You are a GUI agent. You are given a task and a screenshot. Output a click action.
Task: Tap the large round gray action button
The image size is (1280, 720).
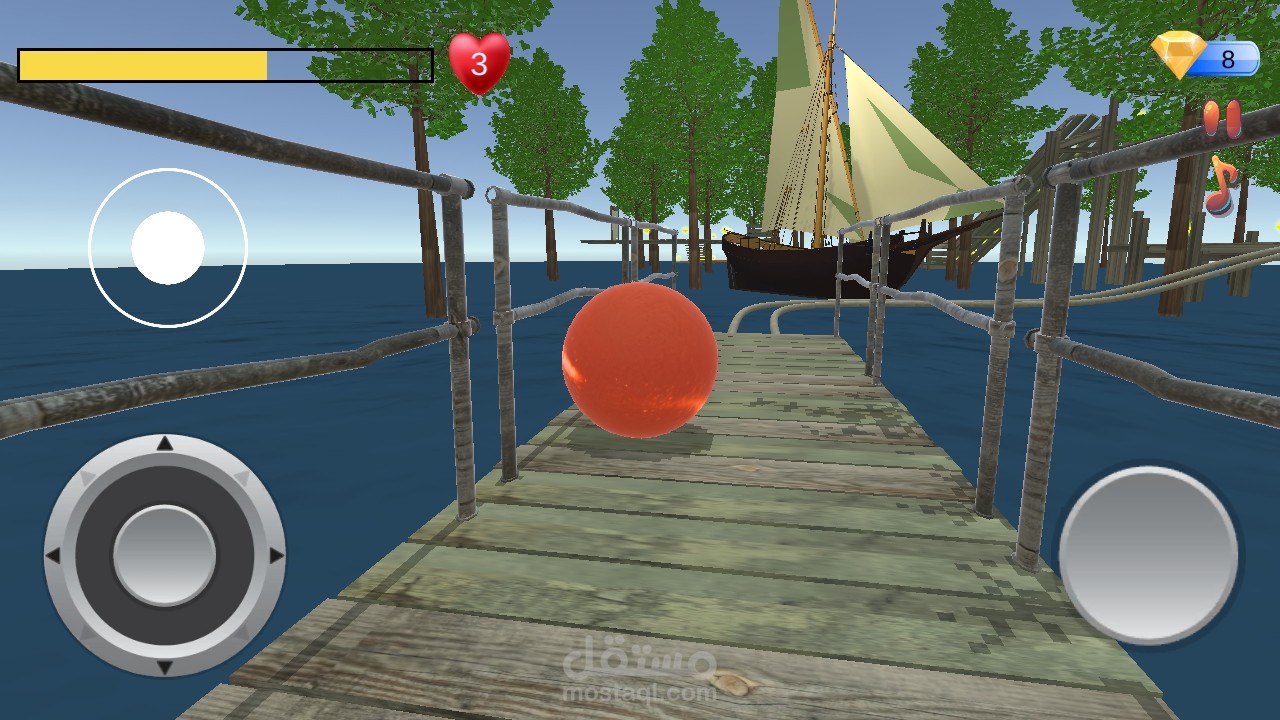pos(1148,555)
